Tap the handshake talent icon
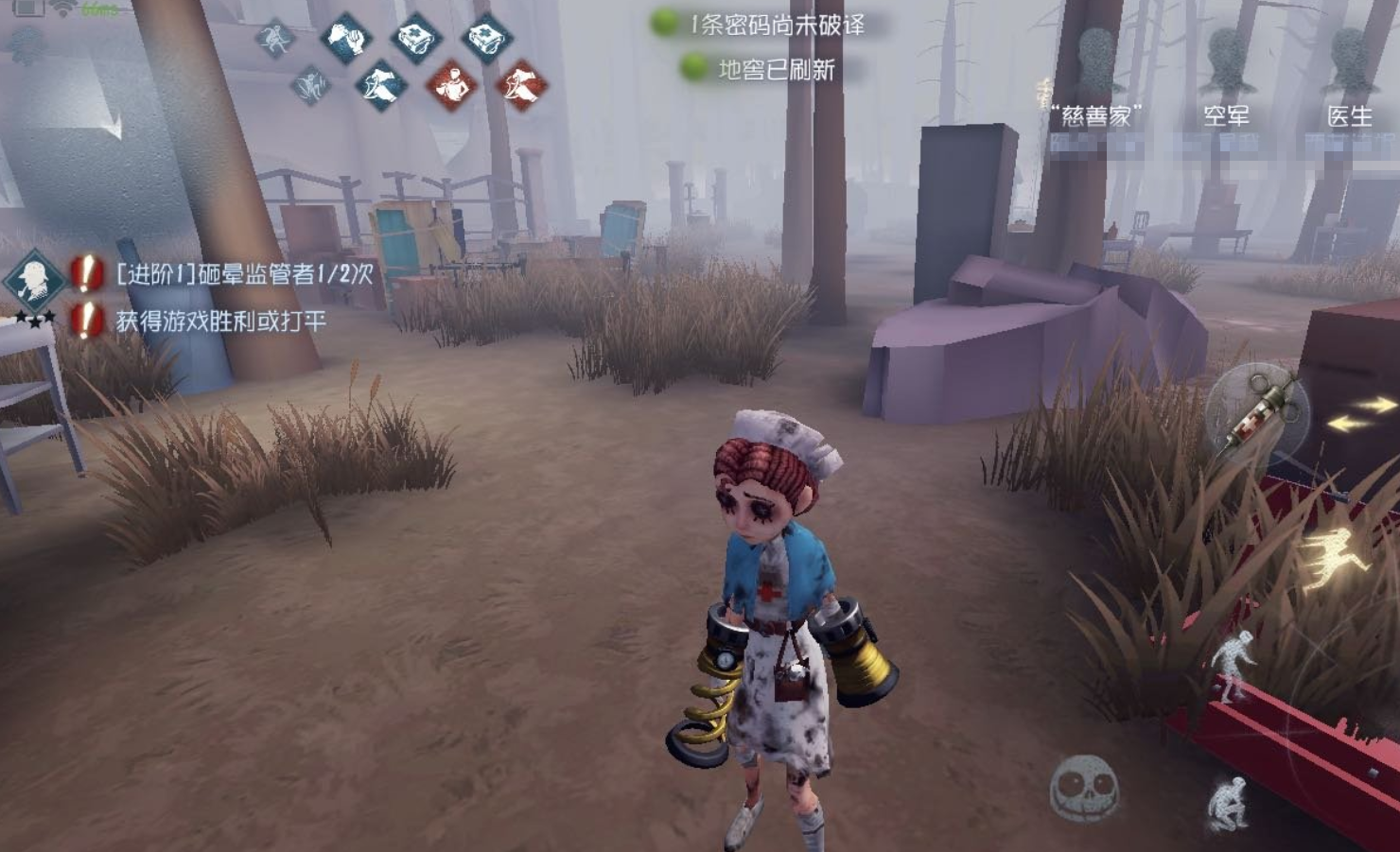Screen dimensions: 1400x852 pos(344,39)
